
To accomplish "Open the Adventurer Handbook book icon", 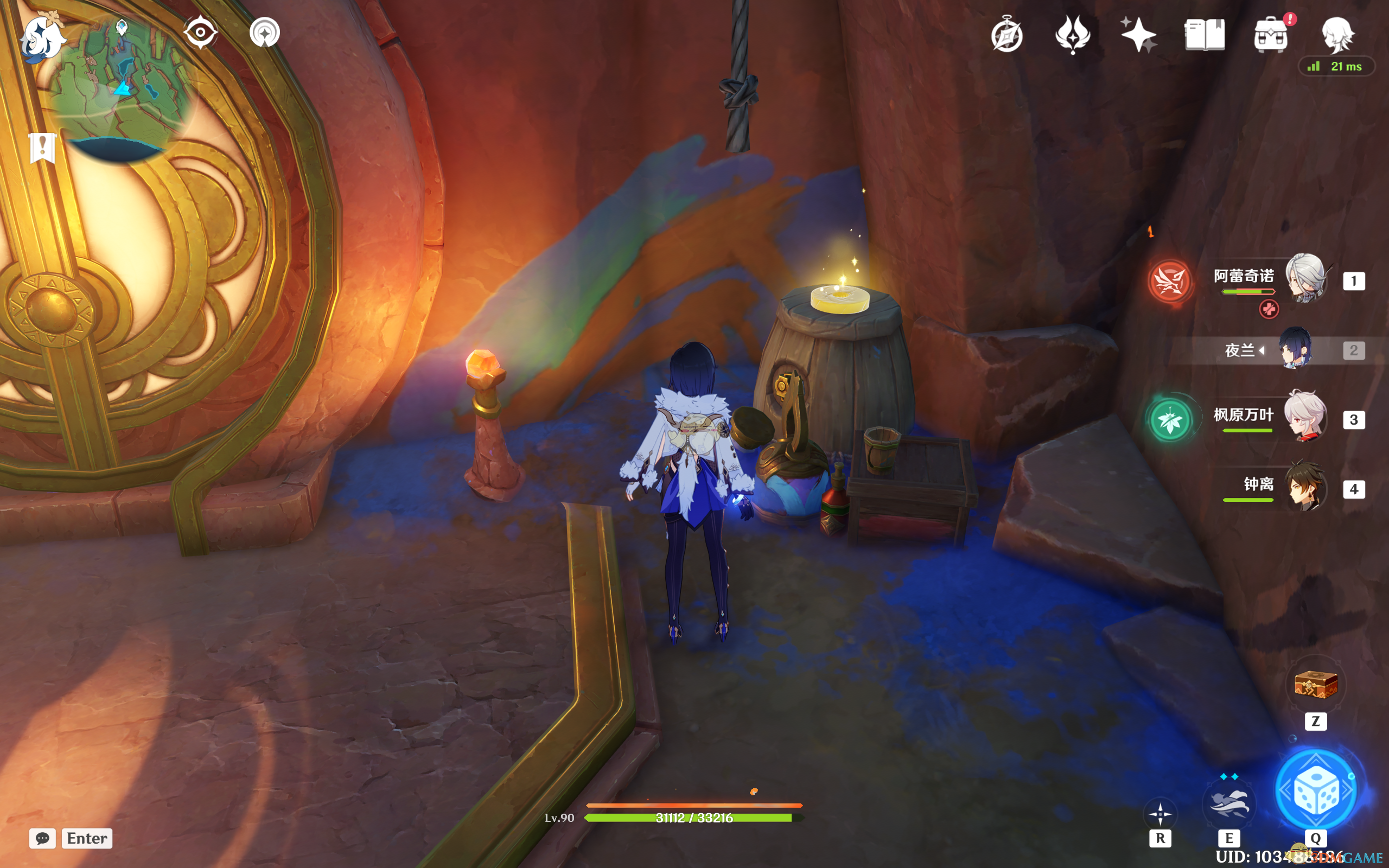I will [x=1204, y=35].
